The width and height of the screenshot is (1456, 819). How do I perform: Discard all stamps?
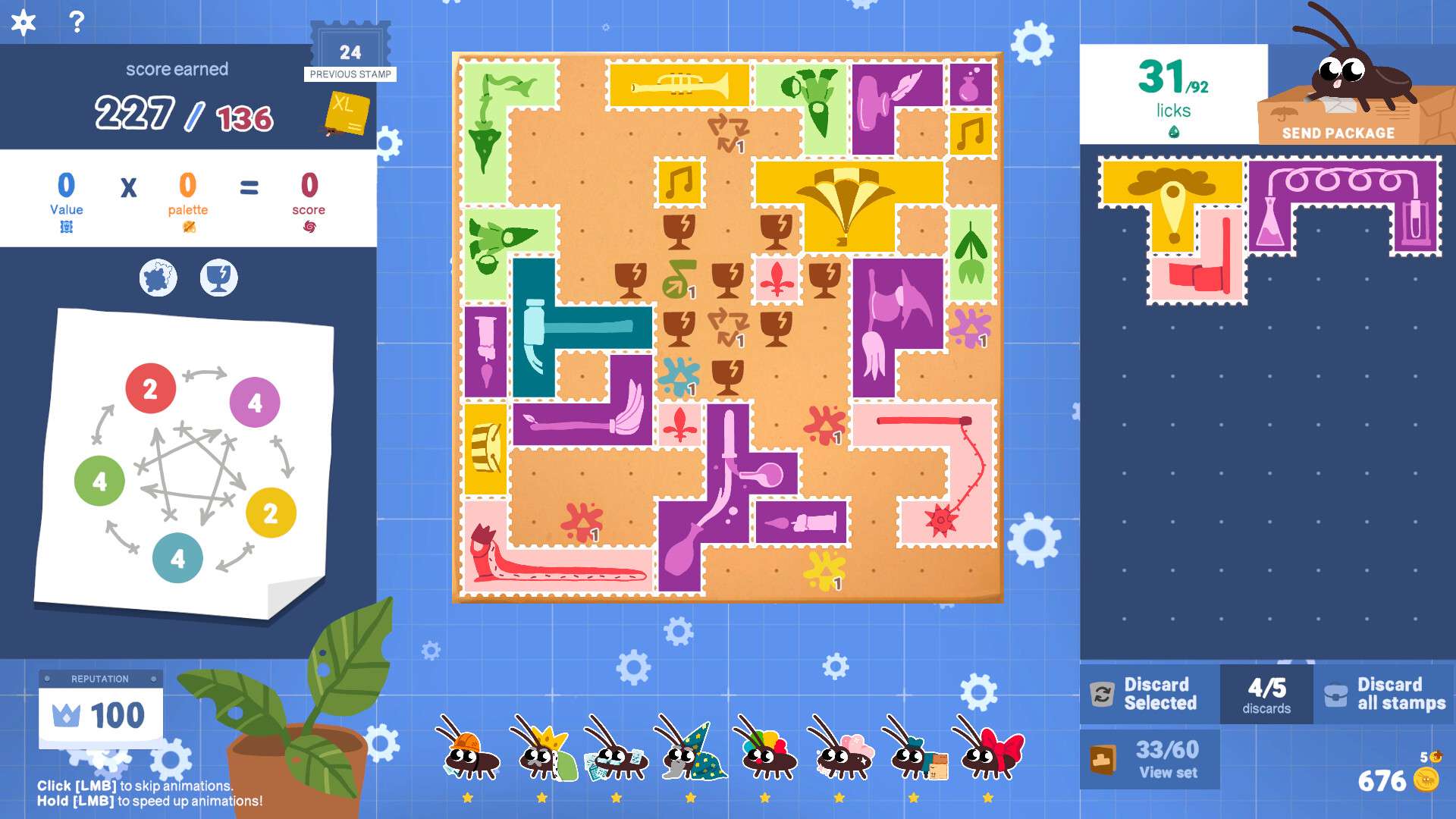[x=1385, y=694]
